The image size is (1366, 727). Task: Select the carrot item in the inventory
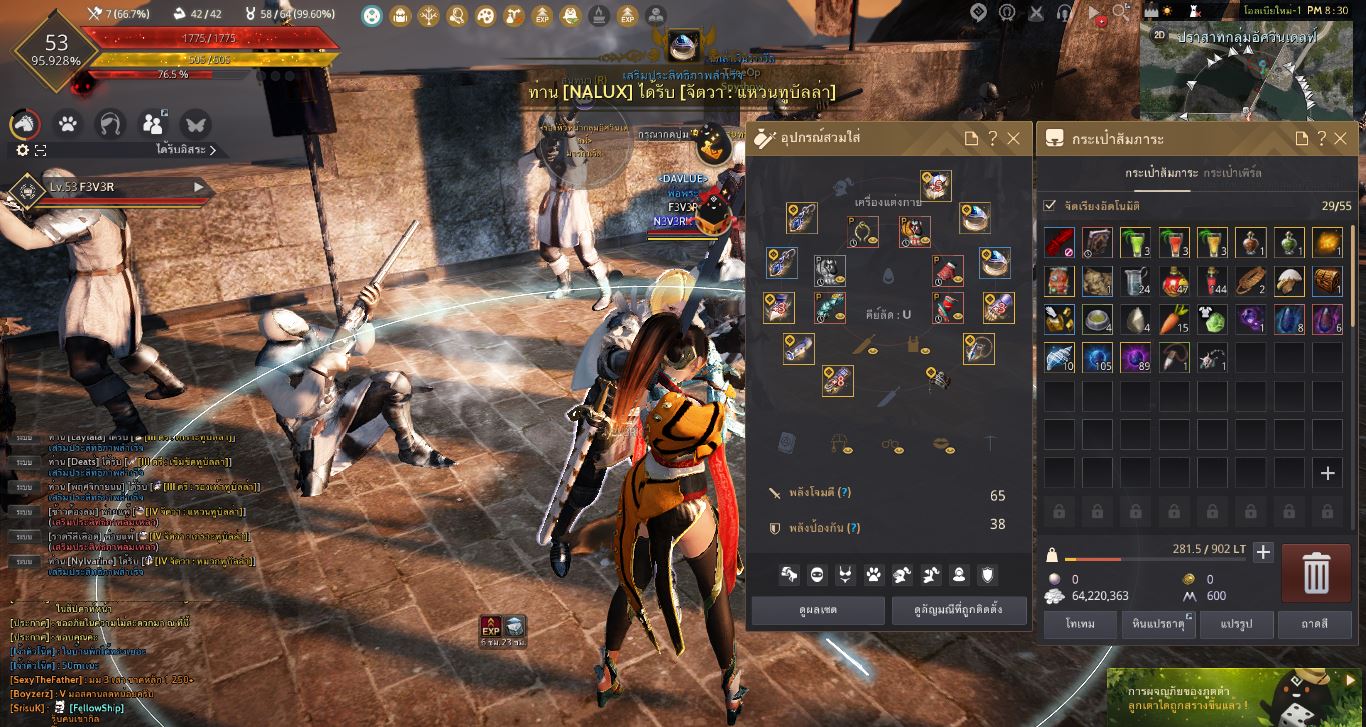[x=1173, y=319]
